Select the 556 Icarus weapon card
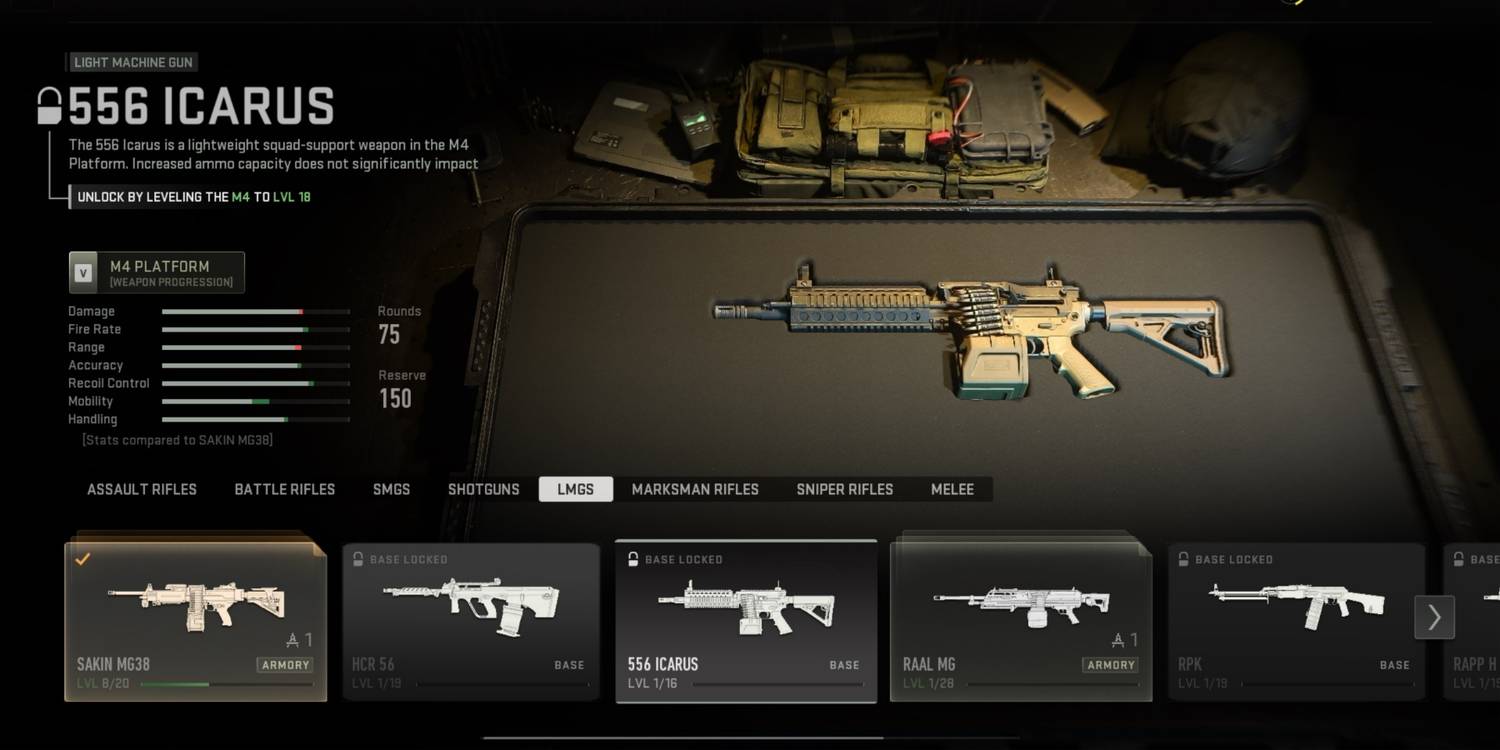Screen dimensions: 1500x750 (746, 621)
